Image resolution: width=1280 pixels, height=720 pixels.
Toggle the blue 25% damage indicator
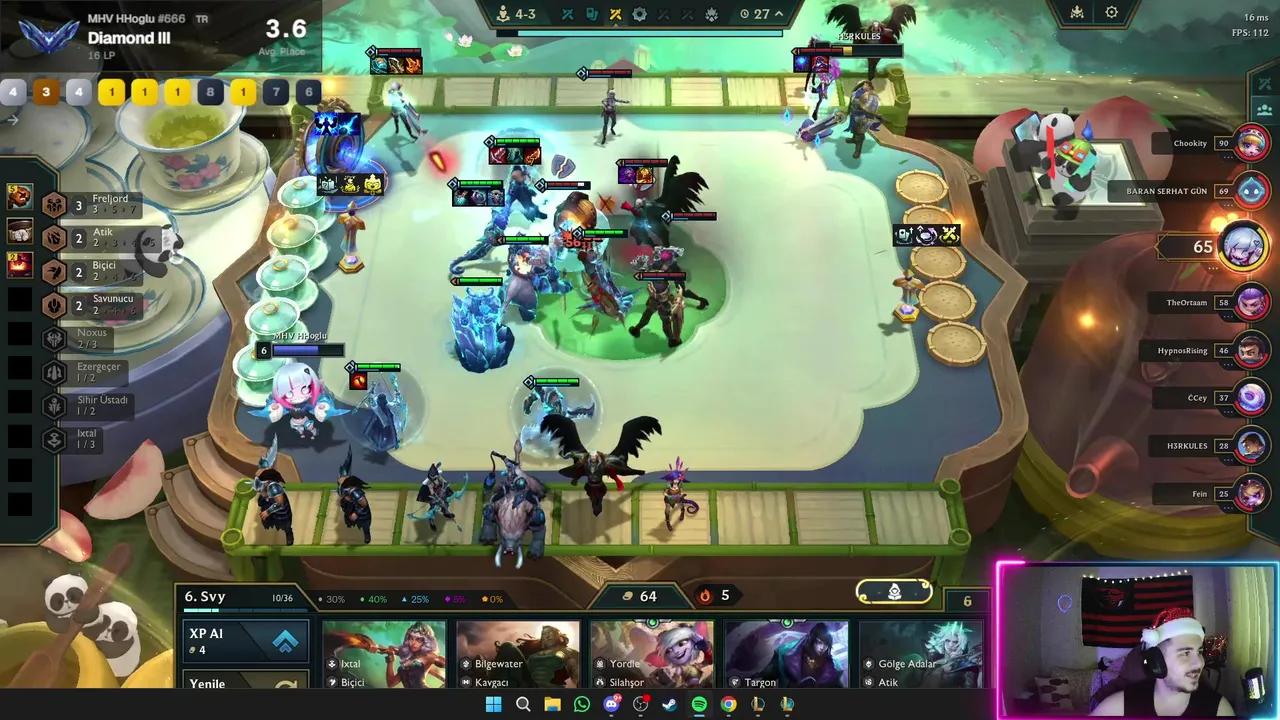click(405, 598)
